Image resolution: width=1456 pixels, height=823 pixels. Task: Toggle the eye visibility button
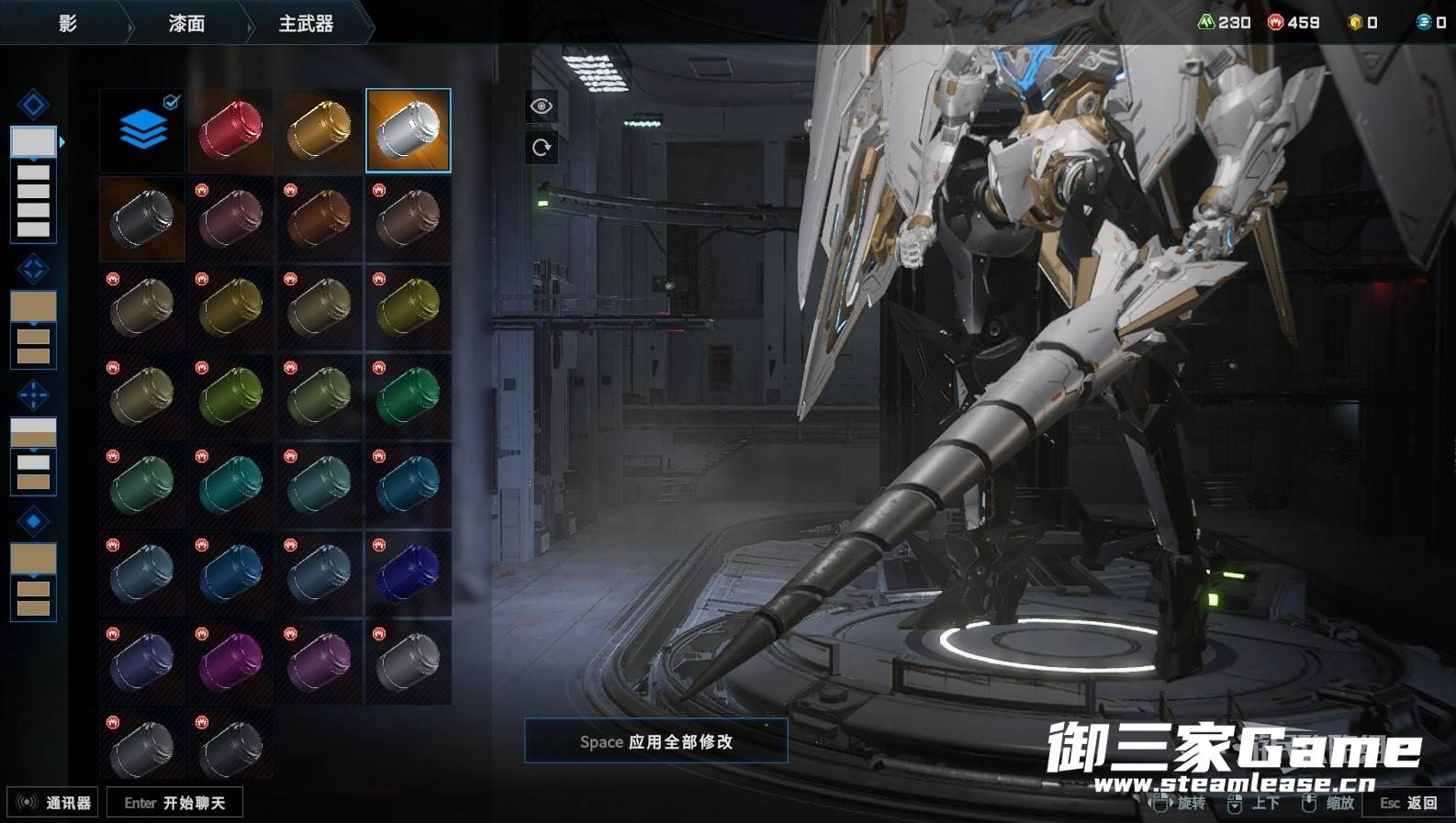(x=541, y=106)
